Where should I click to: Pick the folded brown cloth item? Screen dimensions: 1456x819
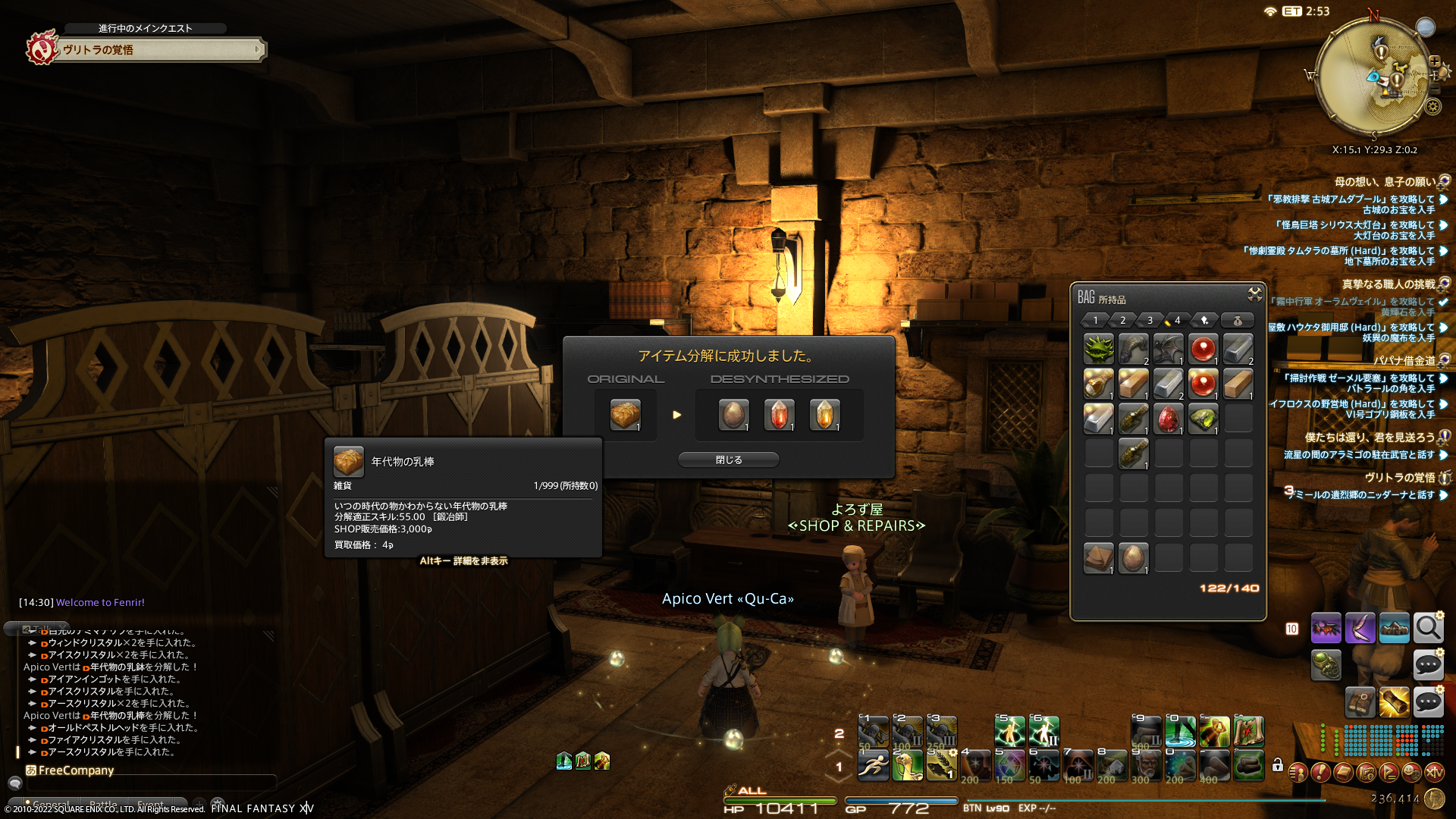point(1098,558)
